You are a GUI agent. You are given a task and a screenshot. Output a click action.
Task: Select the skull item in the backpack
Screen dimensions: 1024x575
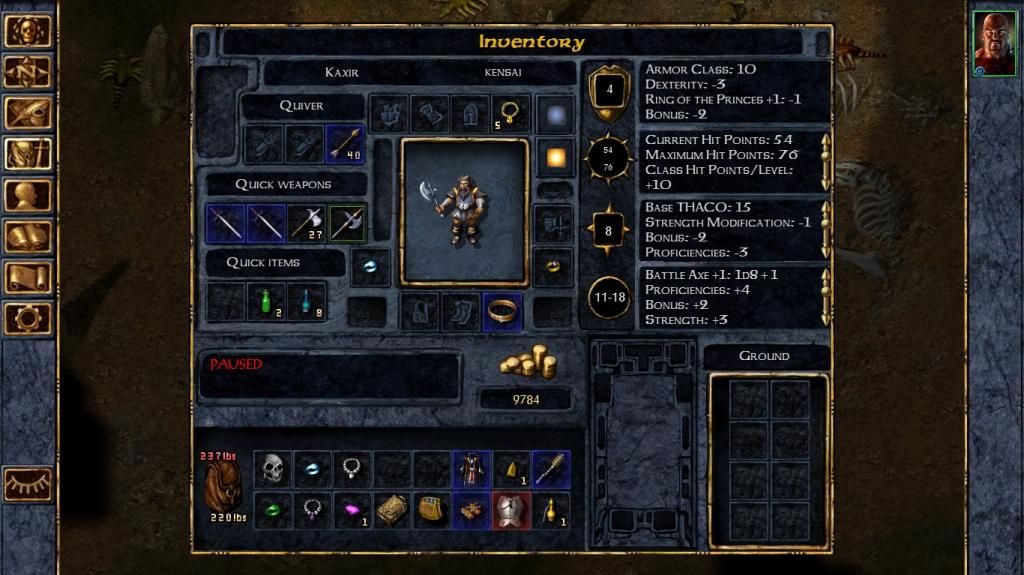pos(272,468)
